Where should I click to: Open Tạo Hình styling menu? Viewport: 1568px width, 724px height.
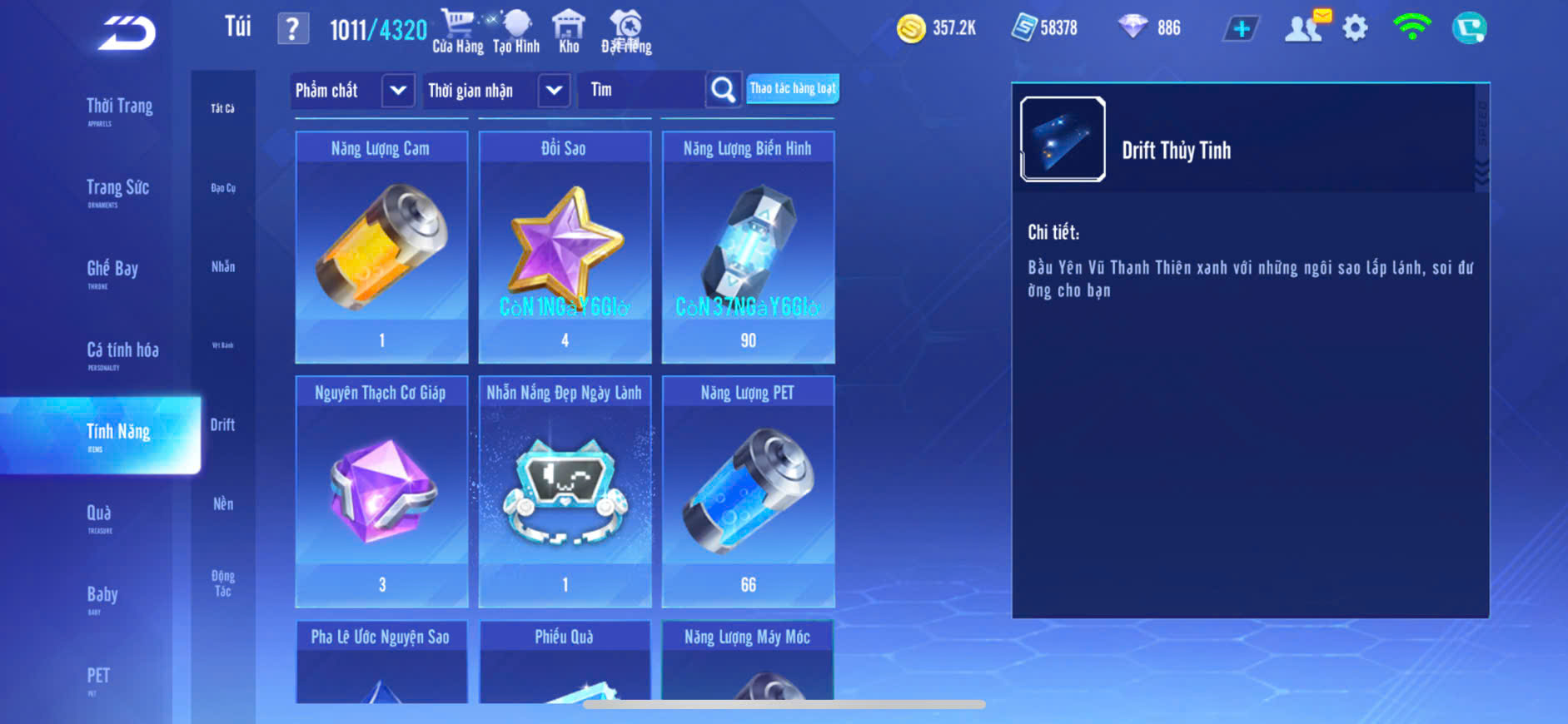[516, 32]
